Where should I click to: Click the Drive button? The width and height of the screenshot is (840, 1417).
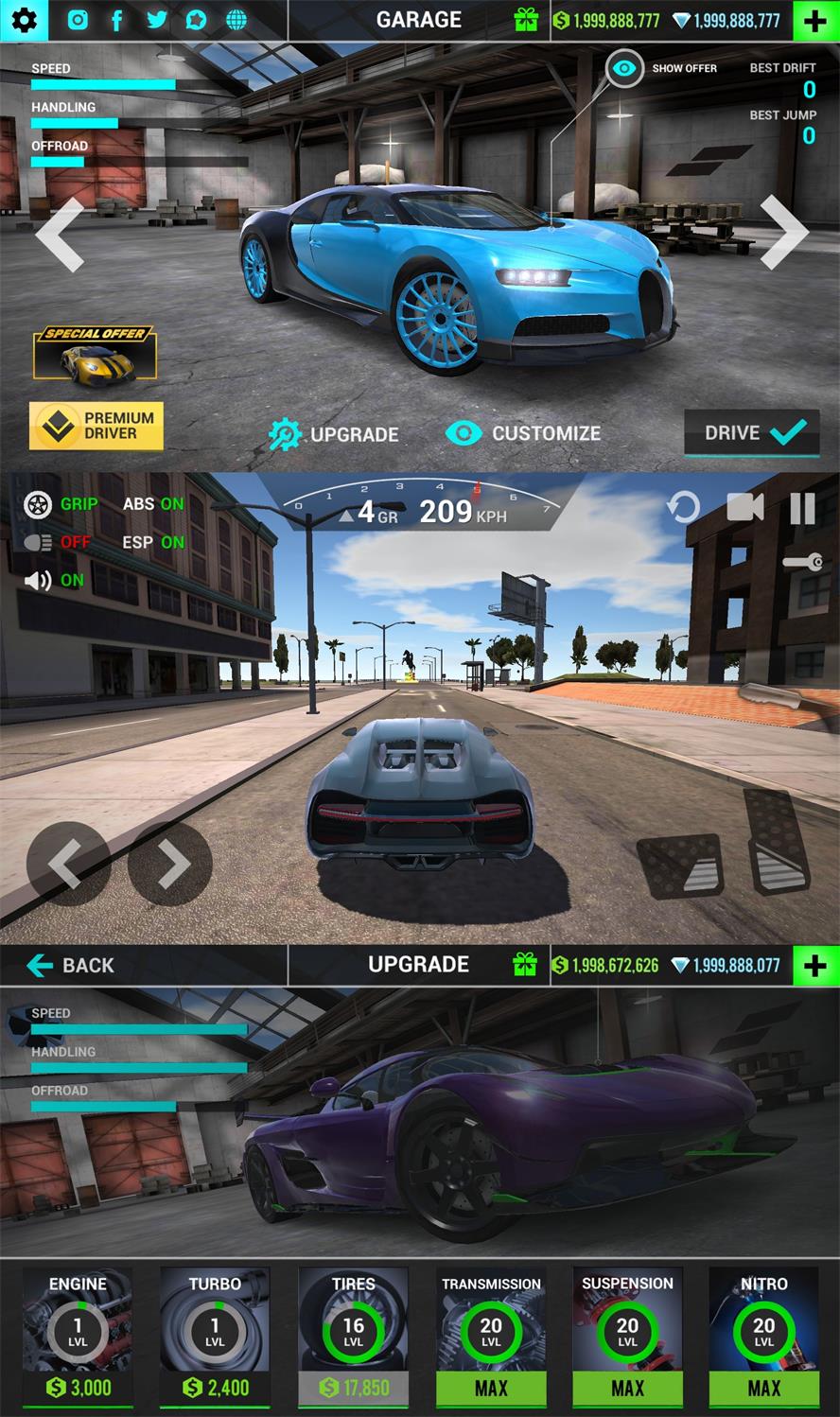(x=752, y=433)
